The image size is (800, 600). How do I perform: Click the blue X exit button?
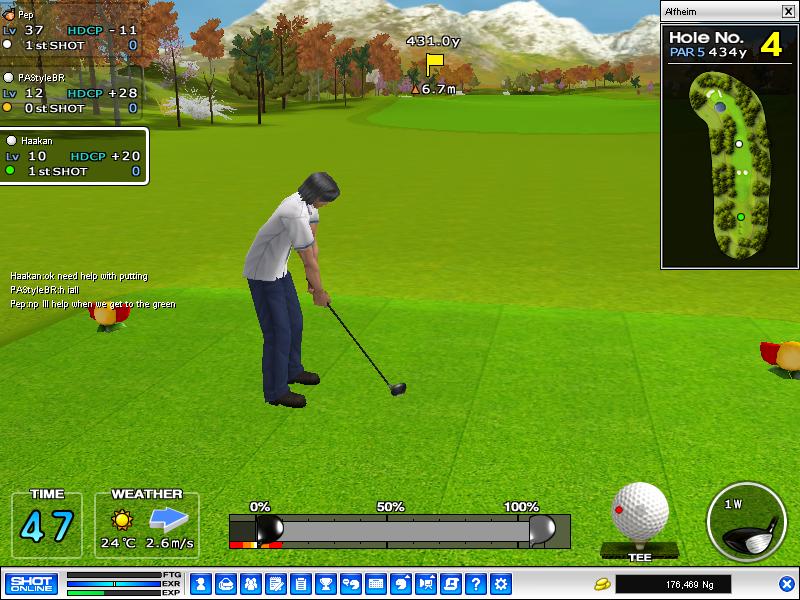787,583
